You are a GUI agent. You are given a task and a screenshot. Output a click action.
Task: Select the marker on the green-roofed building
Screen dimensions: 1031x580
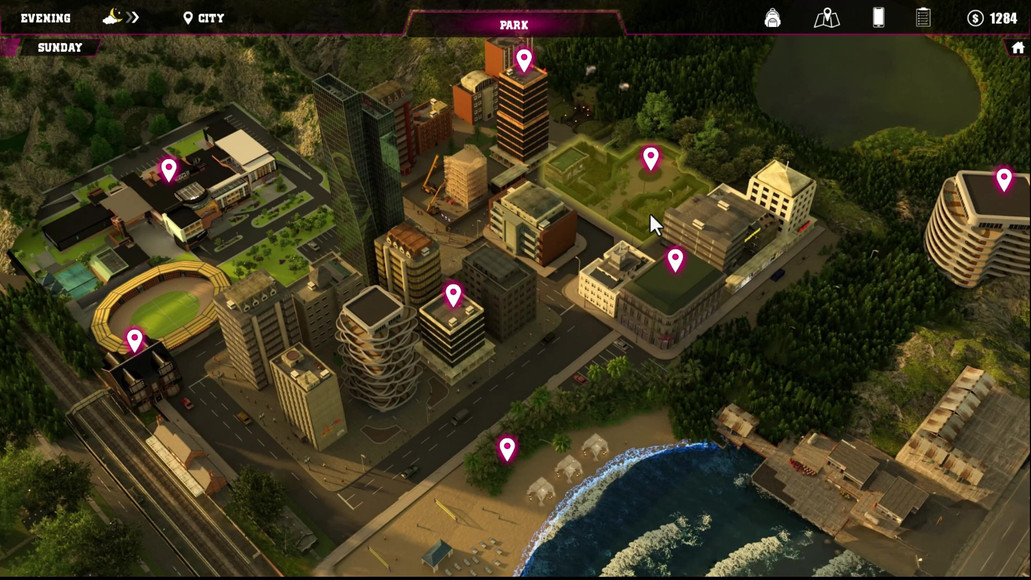click(675, 260)
